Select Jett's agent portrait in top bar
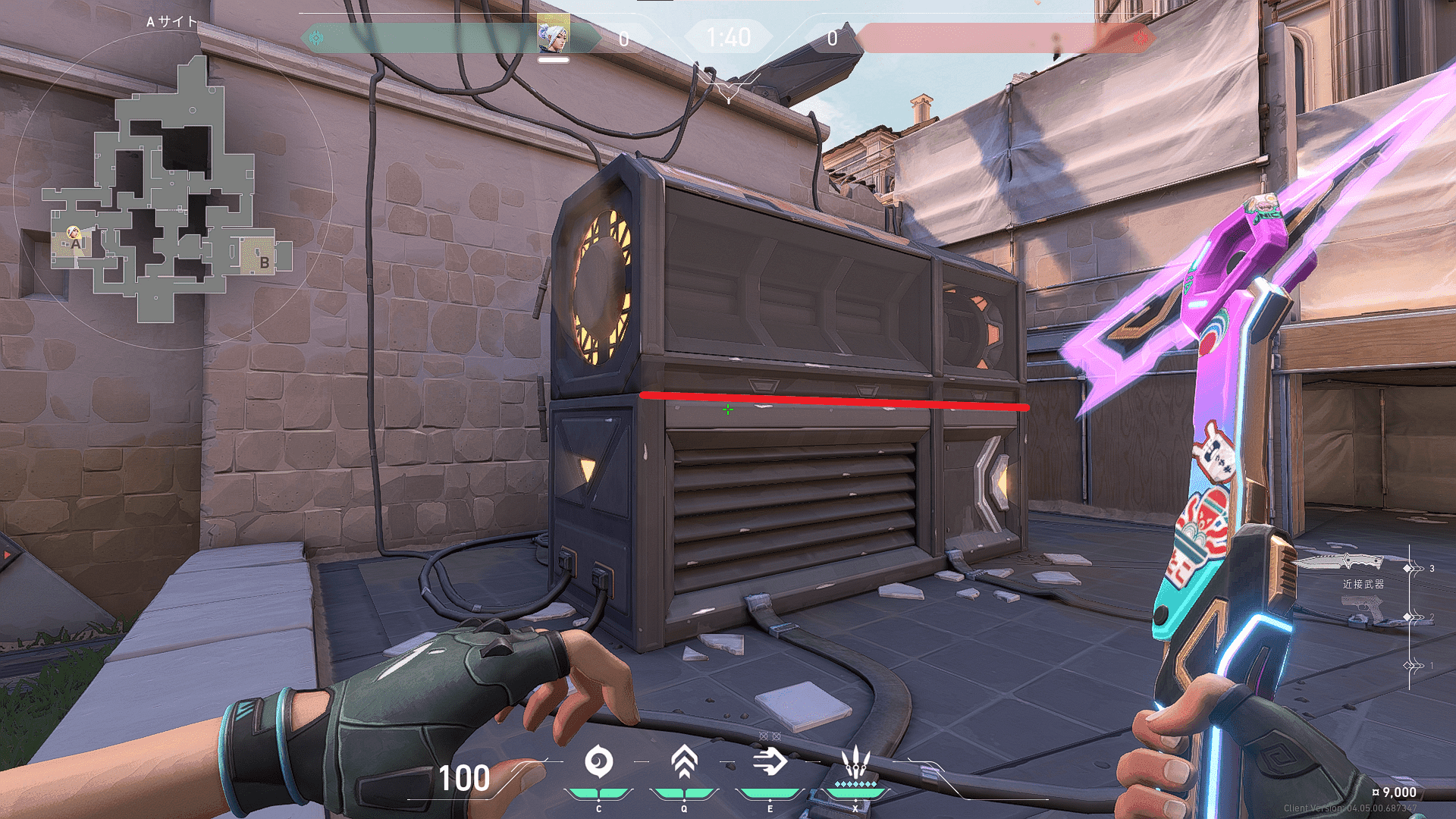The height and width of the screenshot is (819, 1456). [553, 35]
